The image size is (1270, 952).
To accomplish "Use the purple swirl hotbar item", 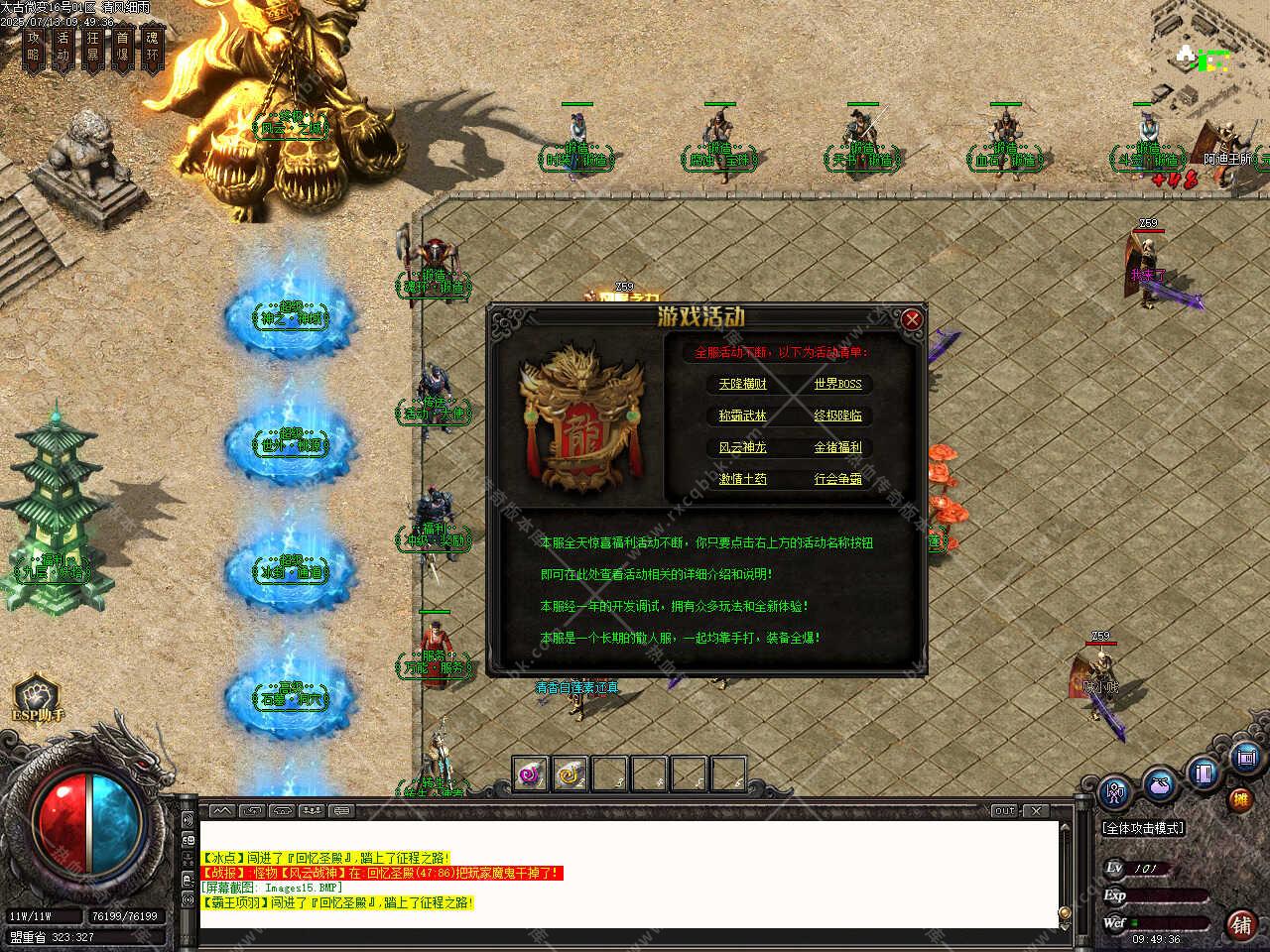I will [531, 773].
